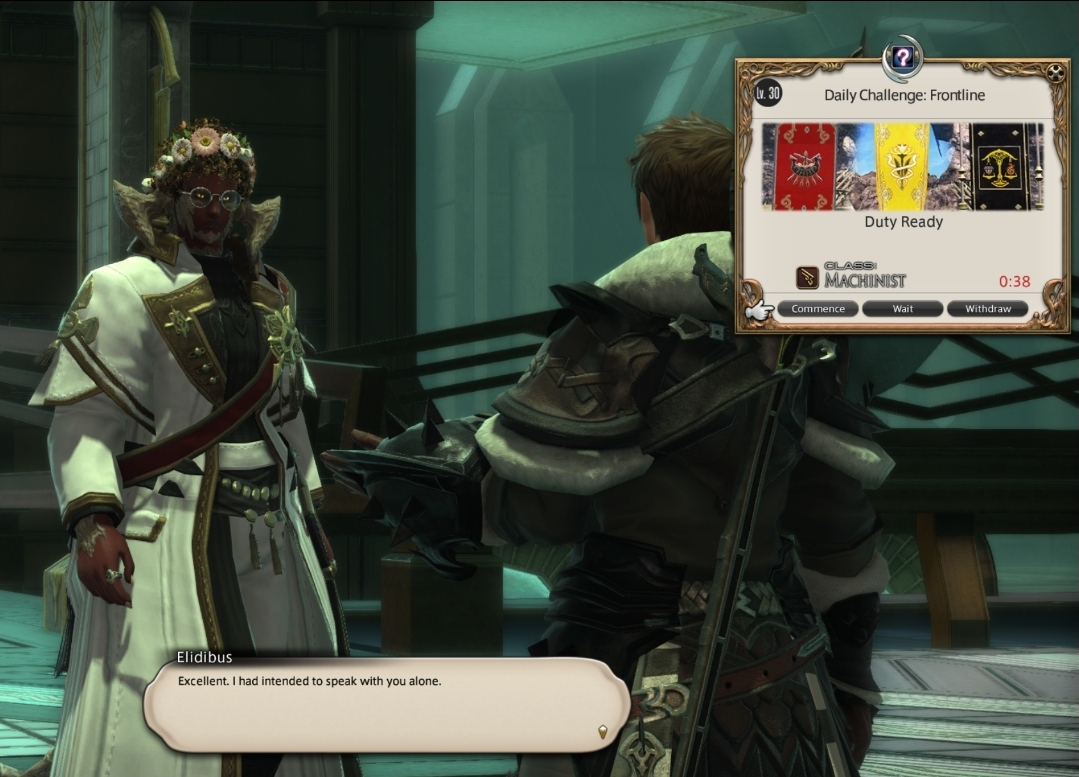1079x777 pixels.
Task: Open the question mark help icon
Action: point(902,58)
